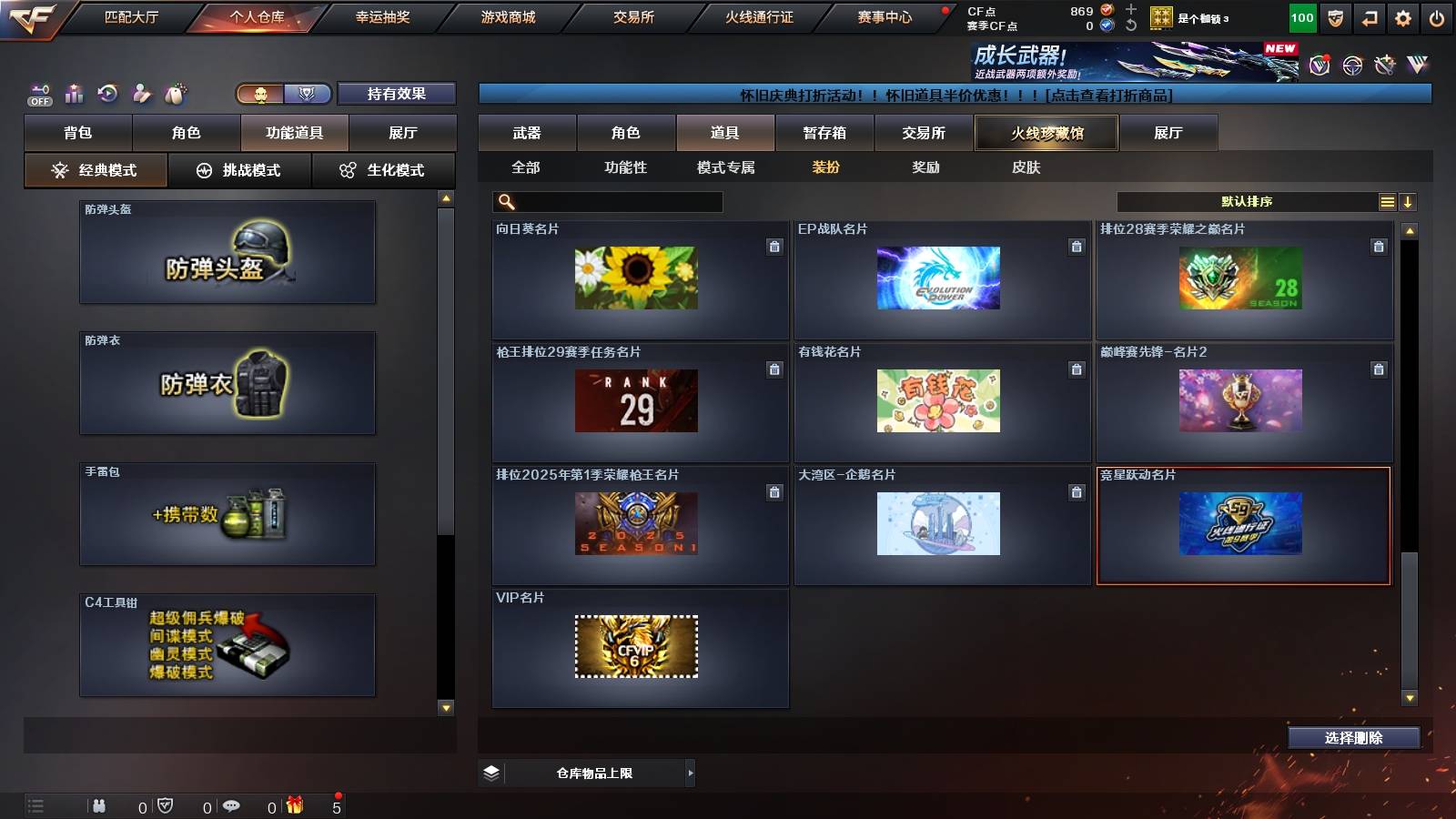
Task: Delete 向日葵名片 using its trash icon
Action: [x=774, y=246]
